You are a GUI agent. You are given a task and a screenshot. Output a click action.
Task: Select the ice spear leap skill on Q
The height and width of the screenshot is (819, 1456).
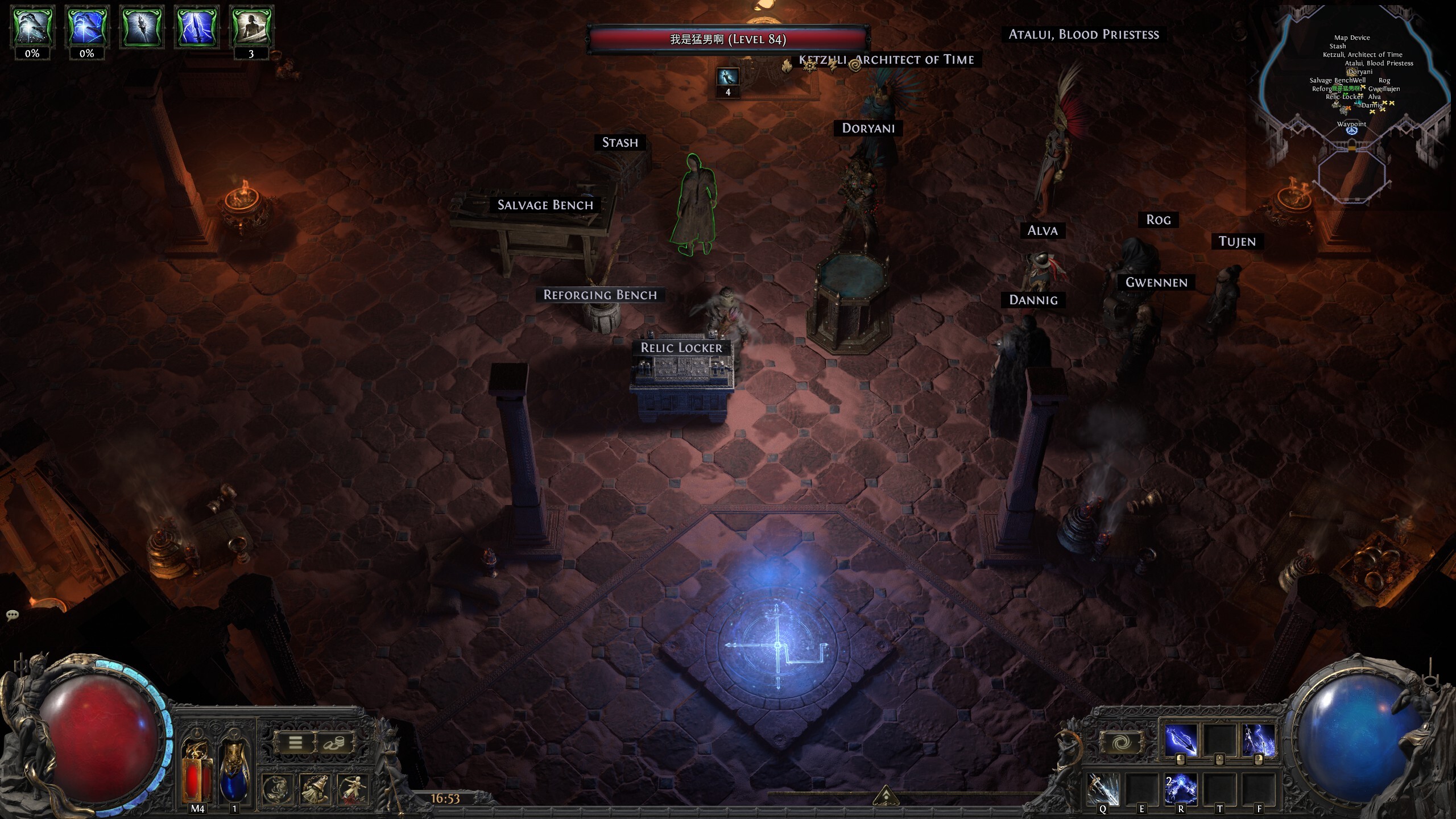[1103, 789]
